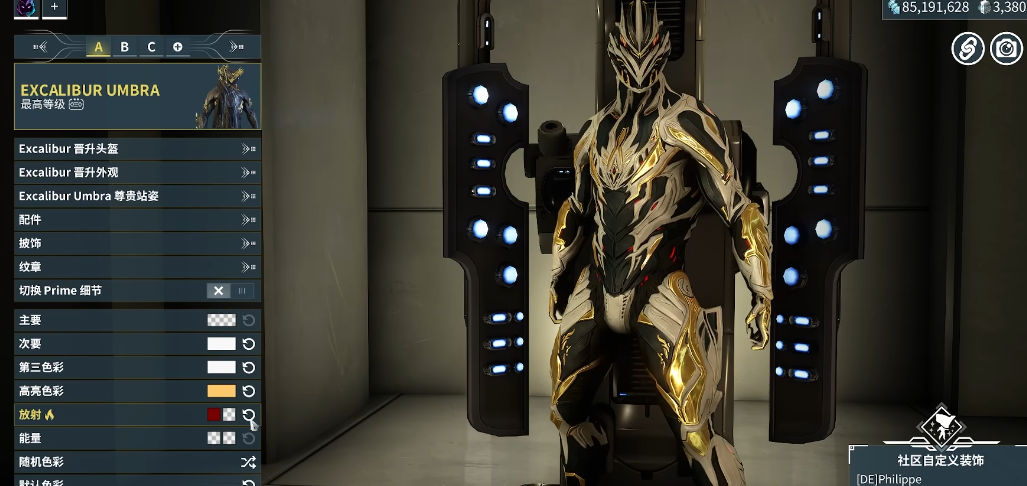Open the Excalibur 晋升外观 skin row
Viewport: 1027px width, 486px height.
pyautogui.click(x=137, y=172)
